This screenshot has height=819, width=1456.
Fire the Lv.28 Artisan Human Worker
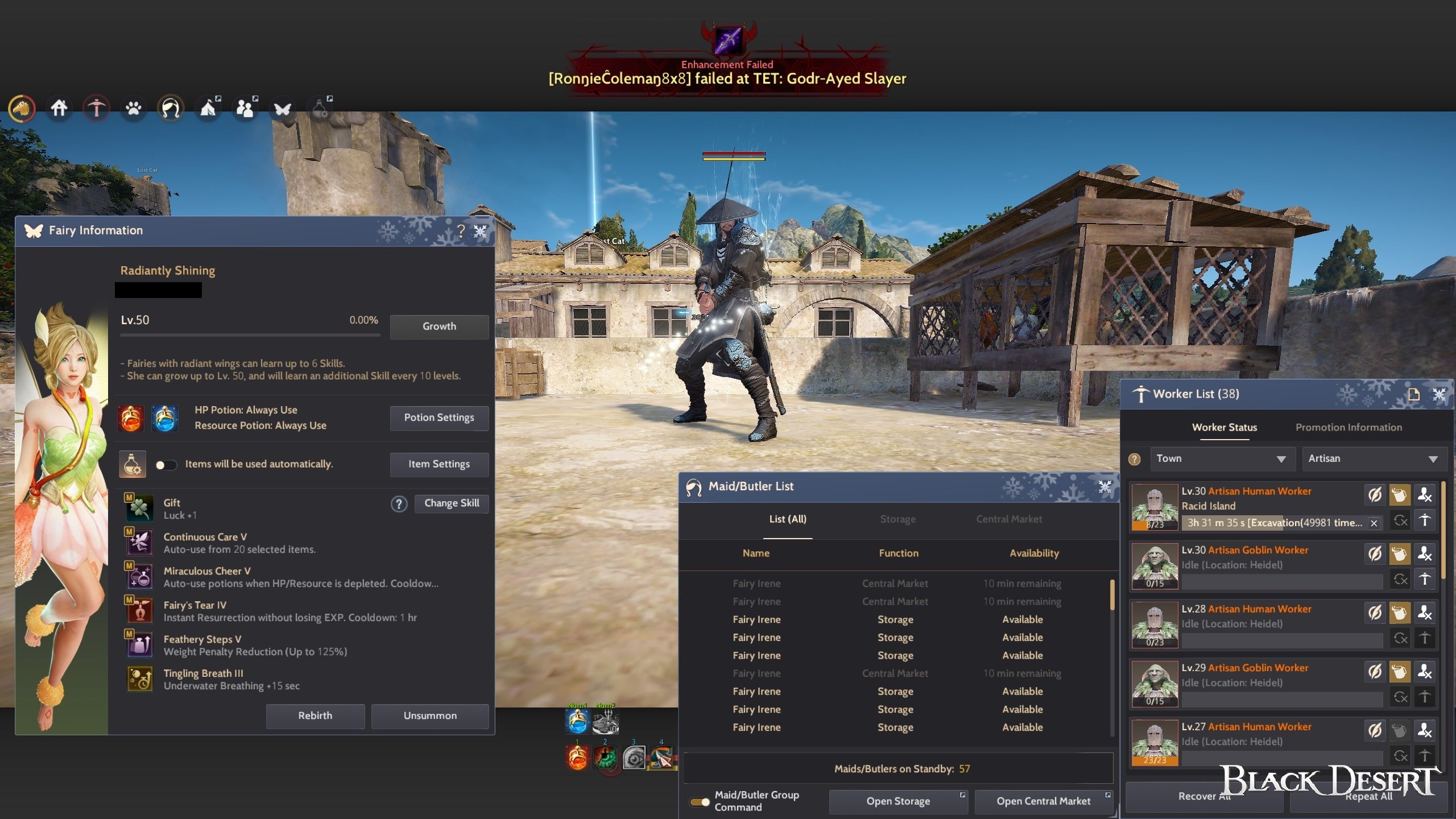click(1425, 613)
